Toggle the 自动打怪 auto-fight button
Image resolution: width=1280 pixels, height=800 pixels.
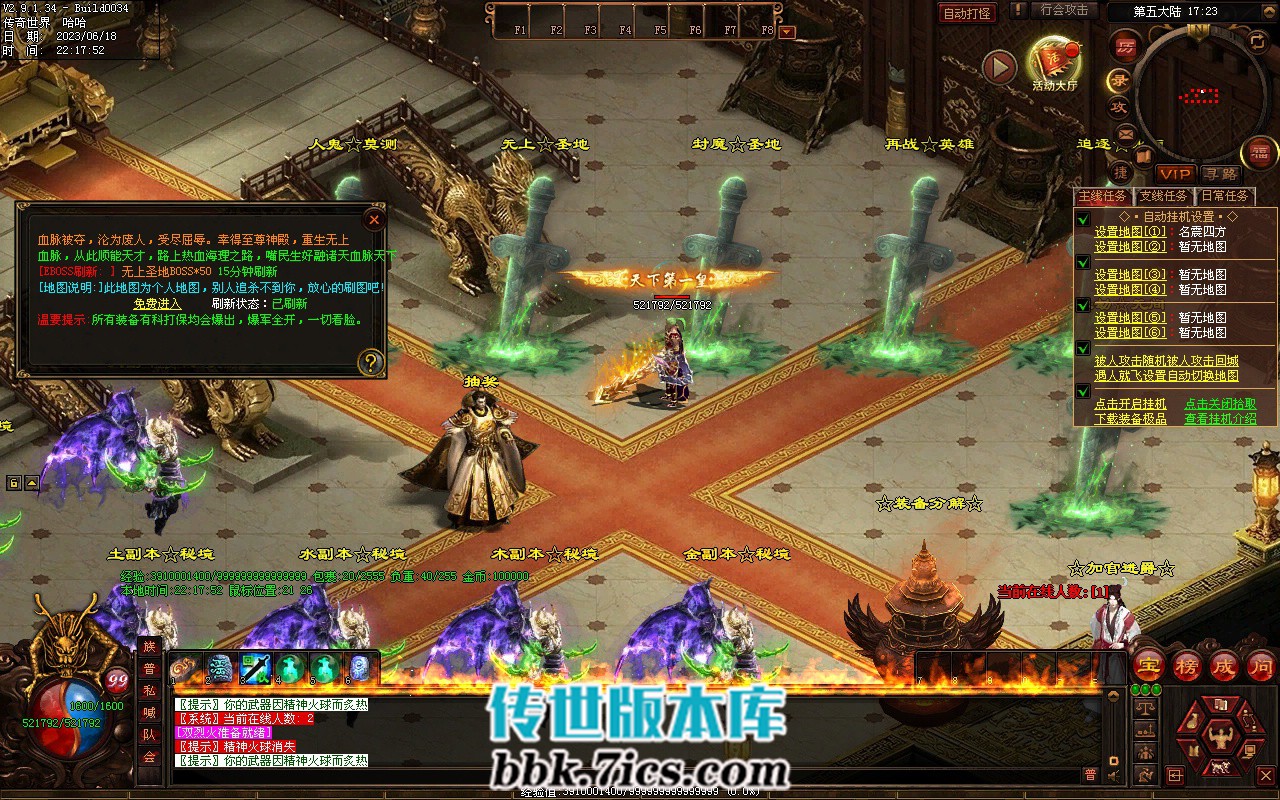coord(967,13)
